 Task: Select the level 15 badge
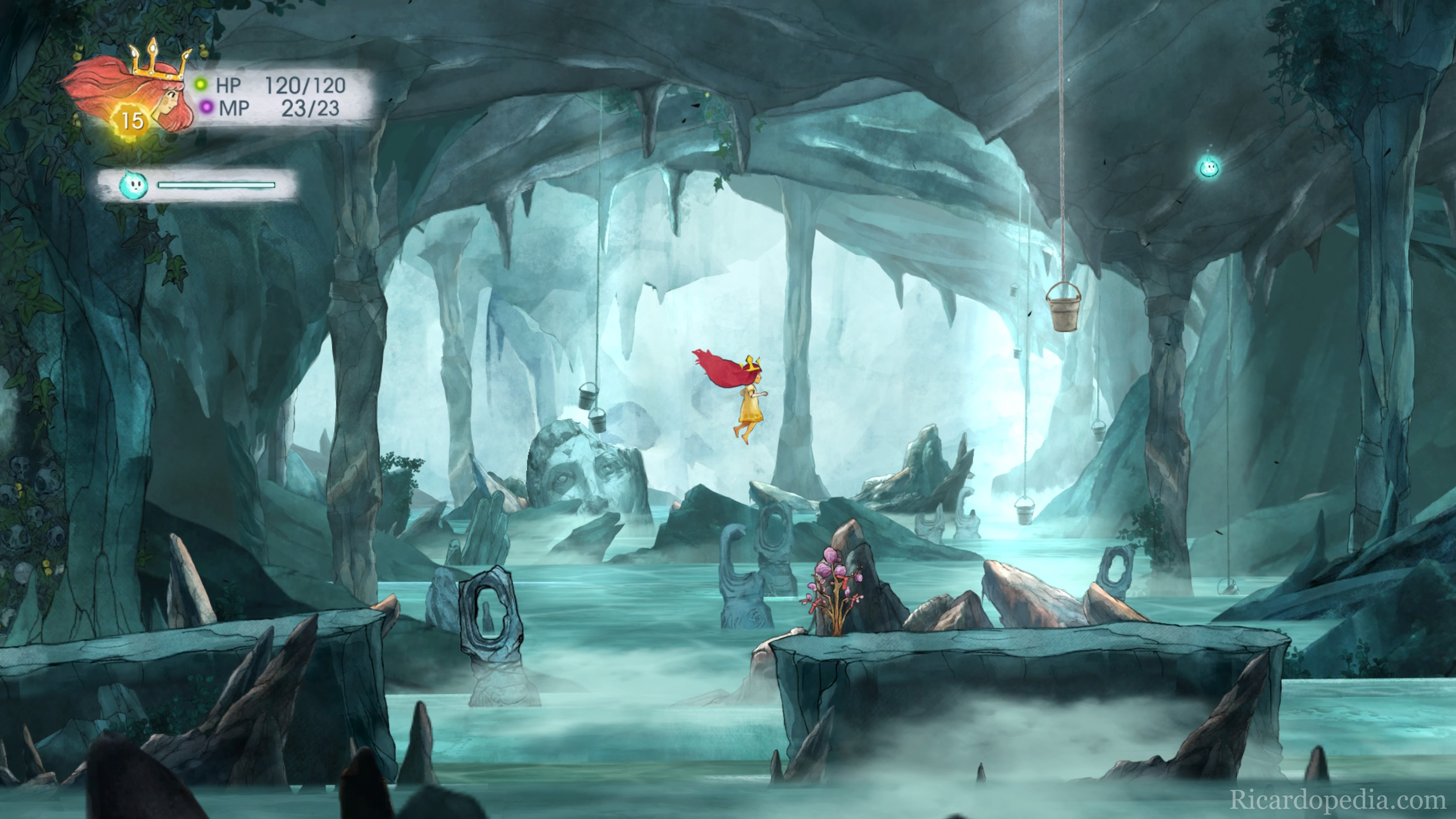point(132,121)
